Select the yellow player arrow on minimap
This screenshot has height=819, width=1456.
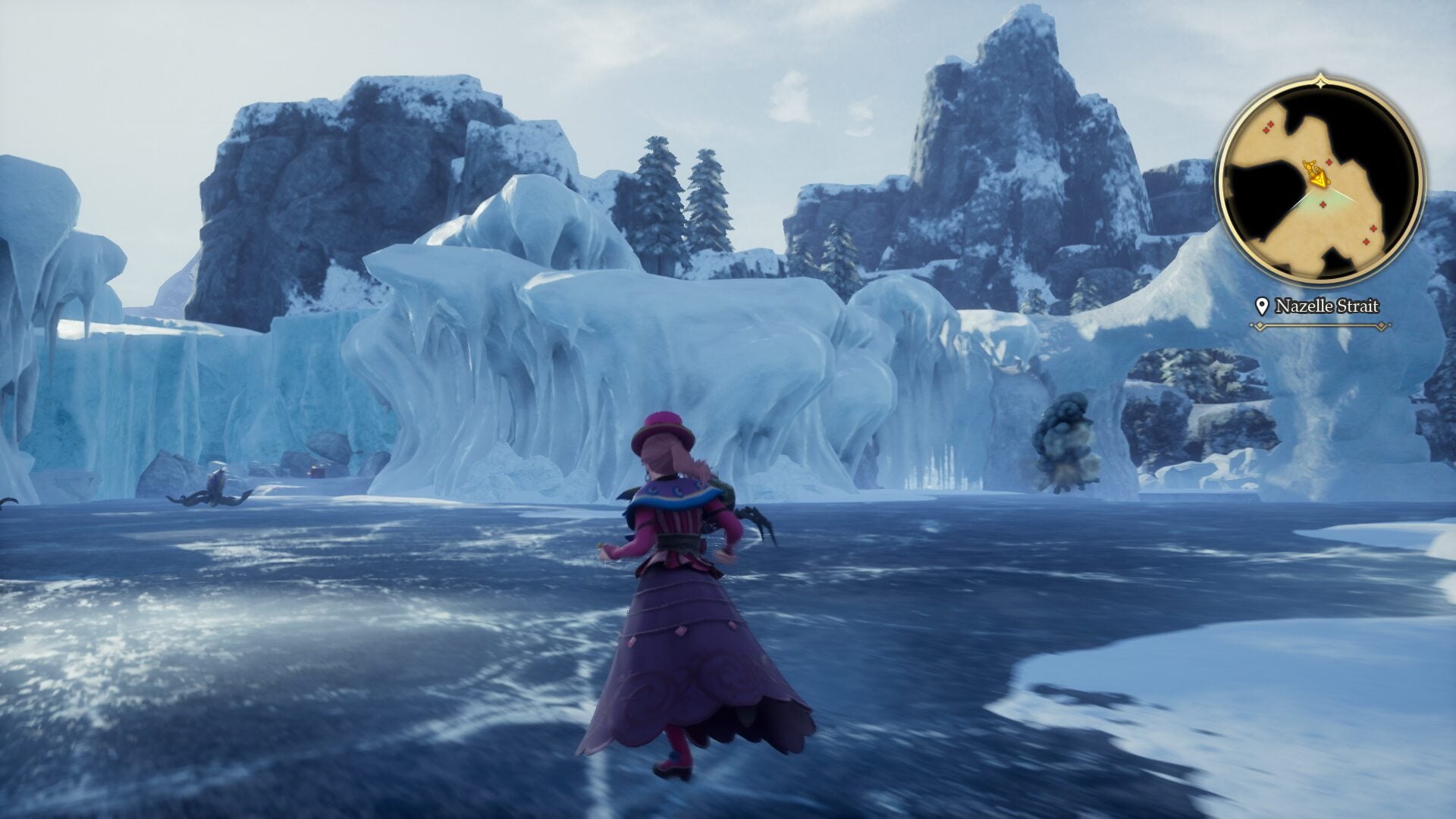[x=1321, y=179]
